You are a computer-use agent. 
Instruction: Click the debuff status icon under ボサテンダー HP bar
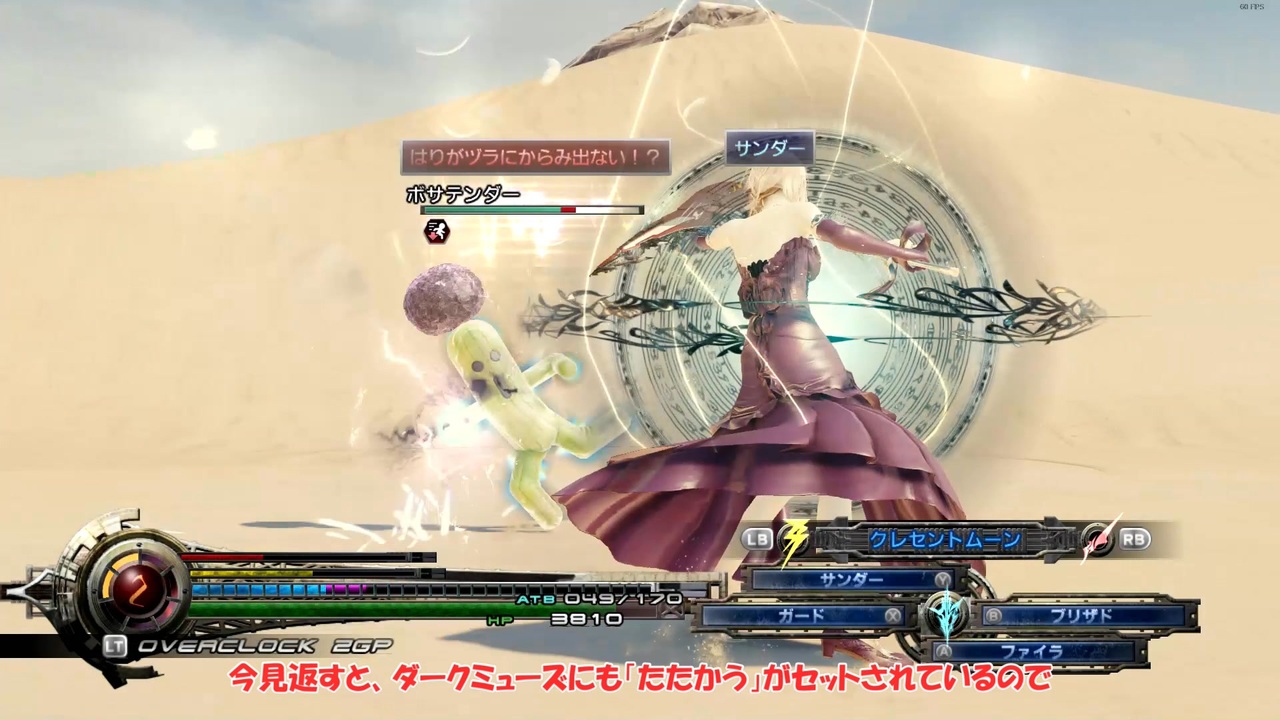coord(435,232)
